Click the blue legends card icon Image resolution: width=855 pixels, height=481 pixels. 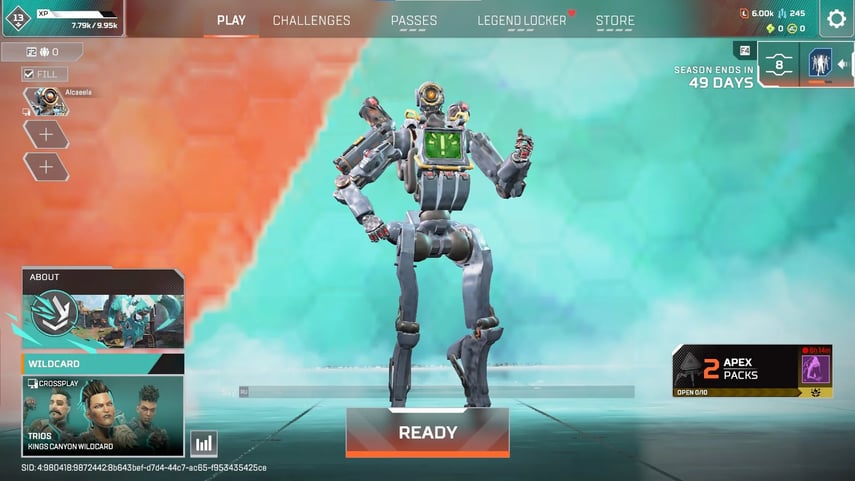[x=820, y=64]
